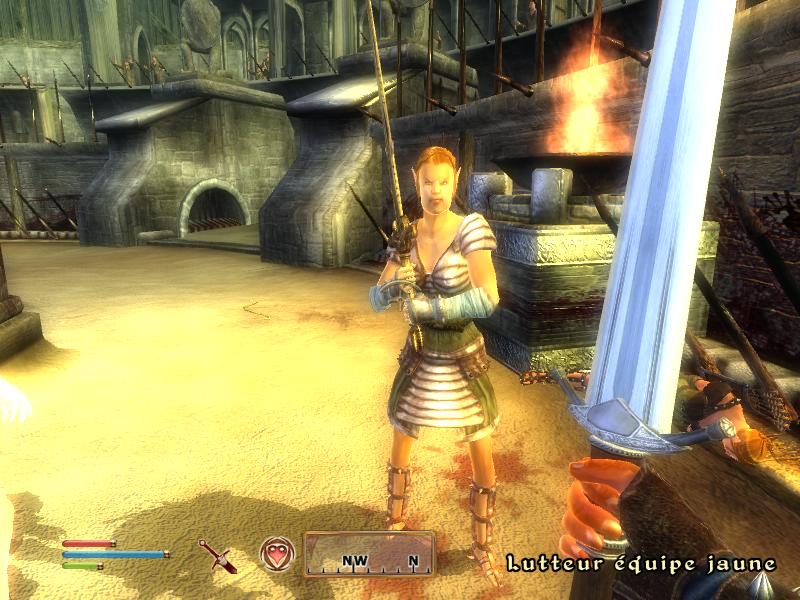Click the equipped sword weapon icon
Viewport: 800px width, 600px height.
click(x=216, y=554)
